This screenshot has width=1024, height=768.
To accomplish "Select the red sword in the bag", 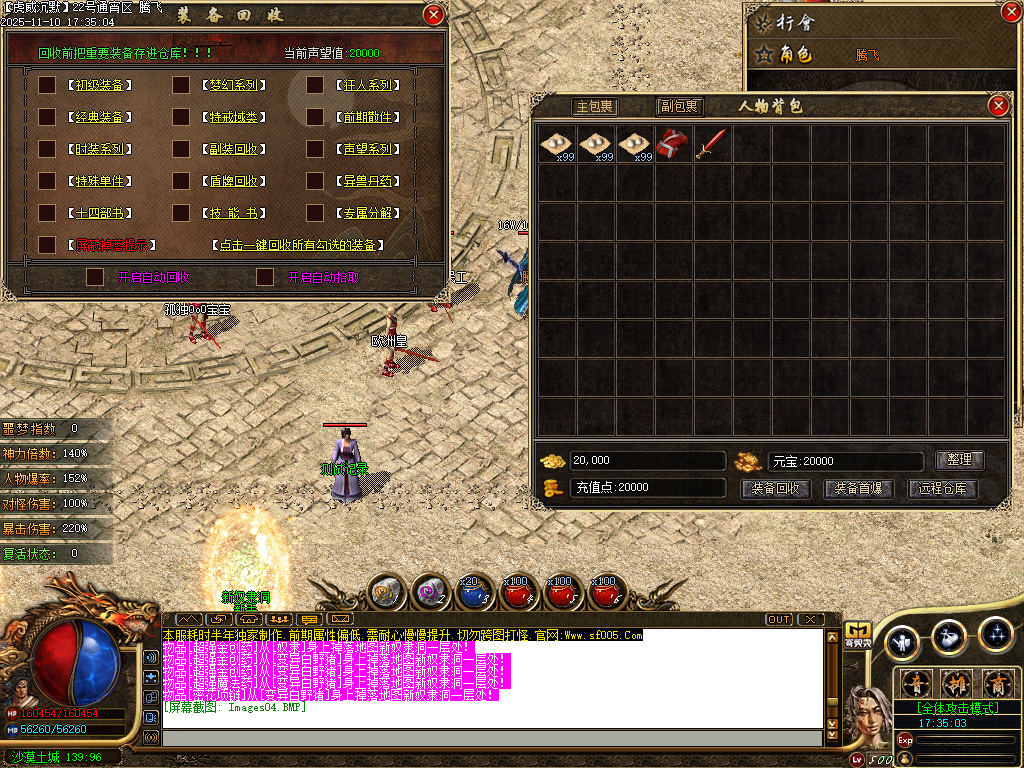I will (712, 144).
